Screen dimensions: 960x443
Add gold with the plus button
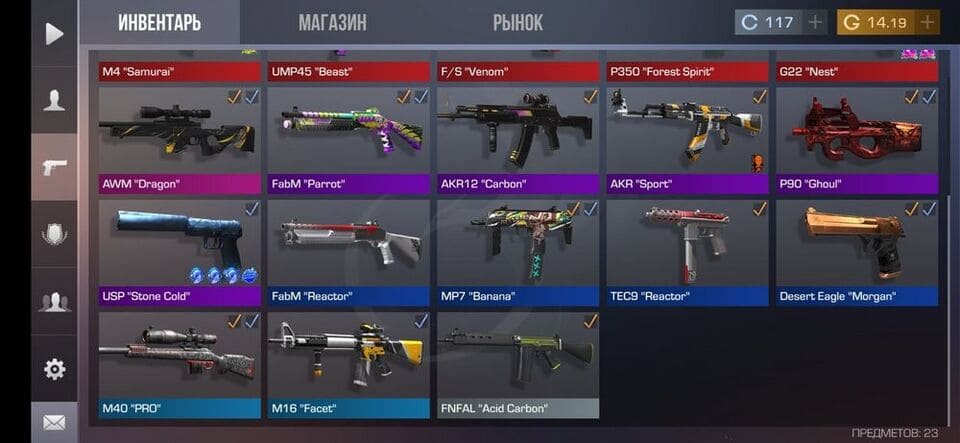(x=928, y=22)
